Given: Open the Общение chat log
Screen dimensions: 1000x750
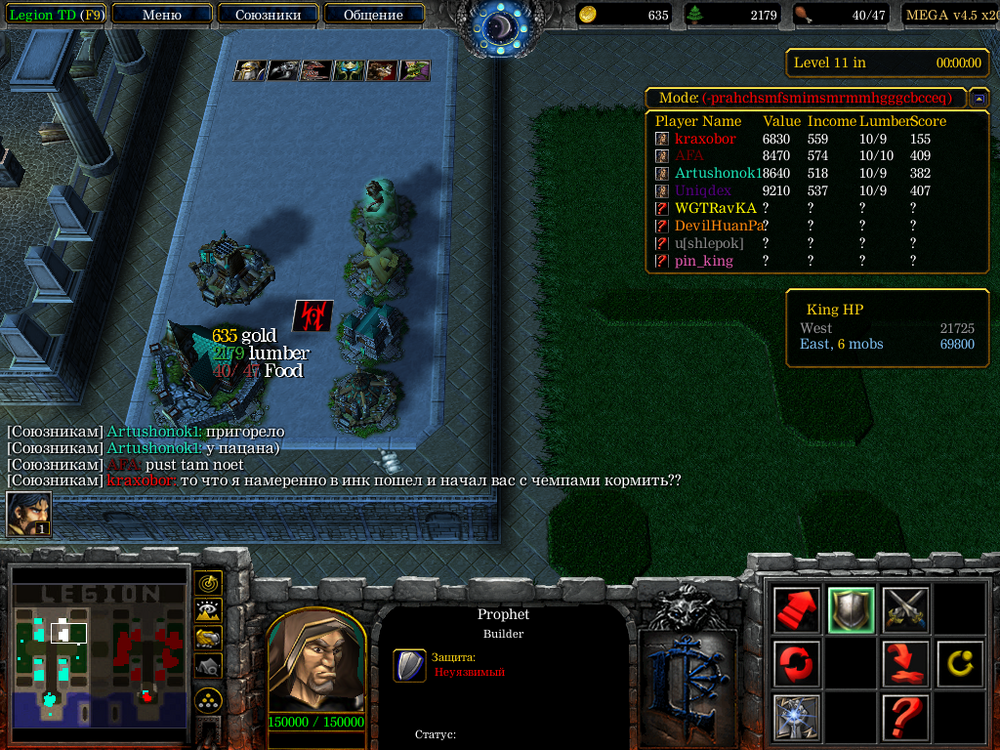Looking at the screenshot, I should [373, 15].
